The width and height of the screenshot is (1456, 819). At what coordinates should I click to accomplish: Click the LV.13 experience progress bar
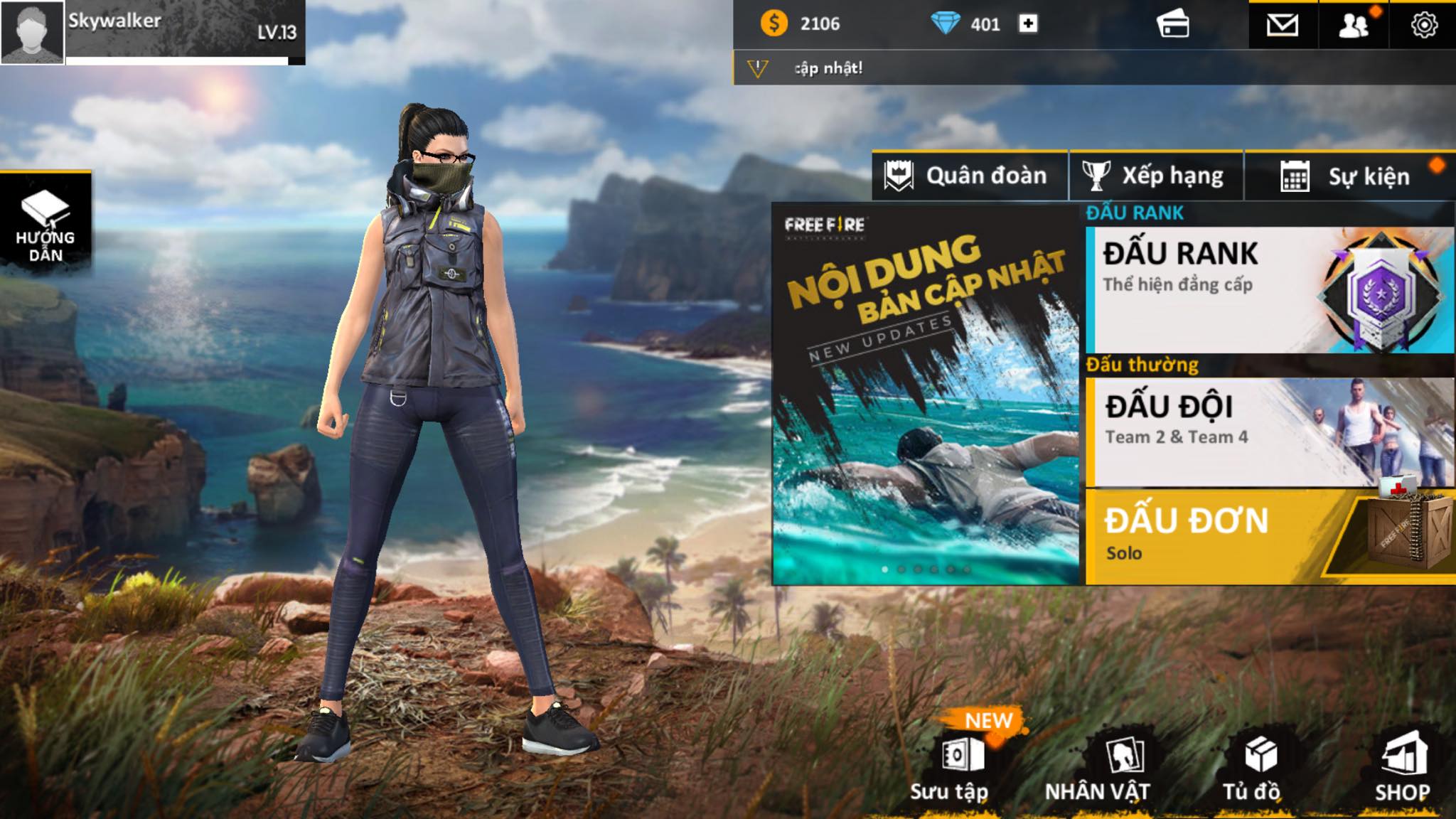181,60
